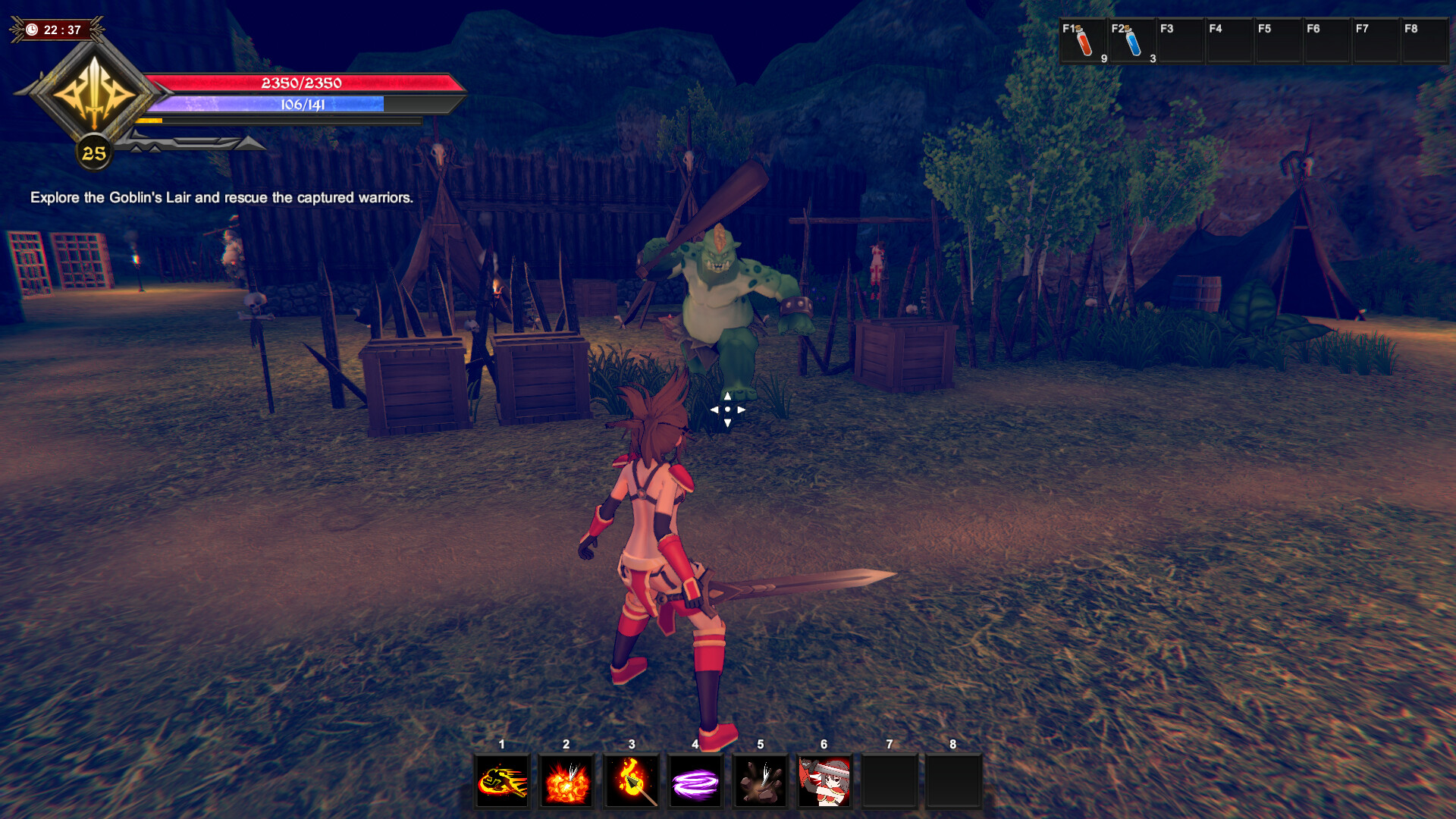Click the empty hotbar slot 8
The height and width of the screenshot is (819, 1456).
(955, 780)
